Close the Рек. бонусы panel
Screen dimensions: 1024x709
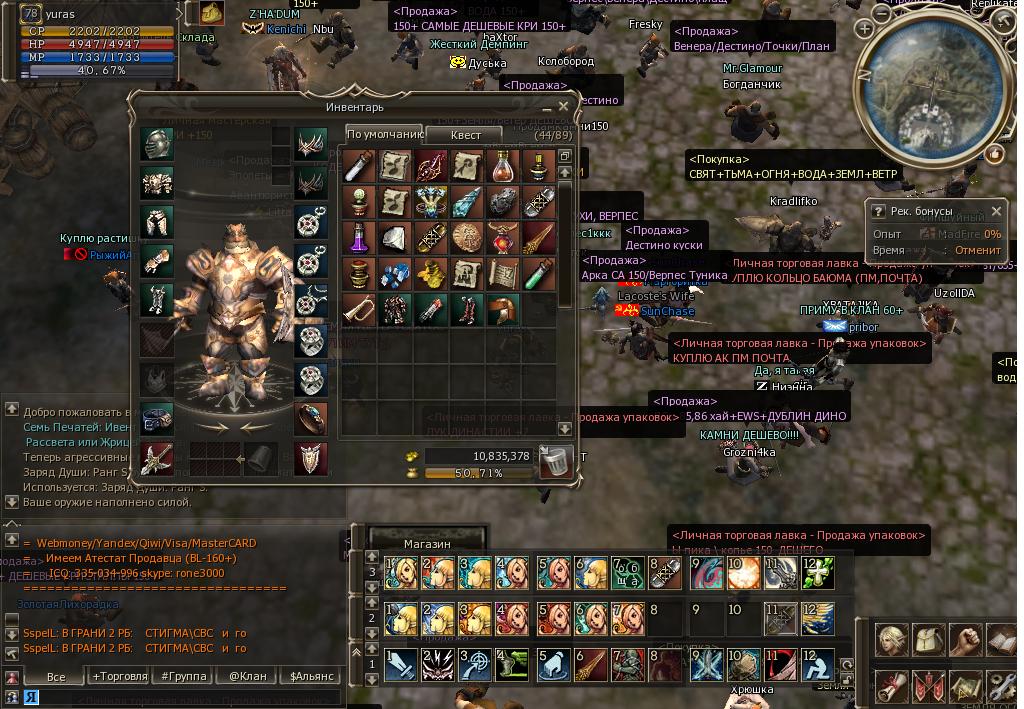996,212
